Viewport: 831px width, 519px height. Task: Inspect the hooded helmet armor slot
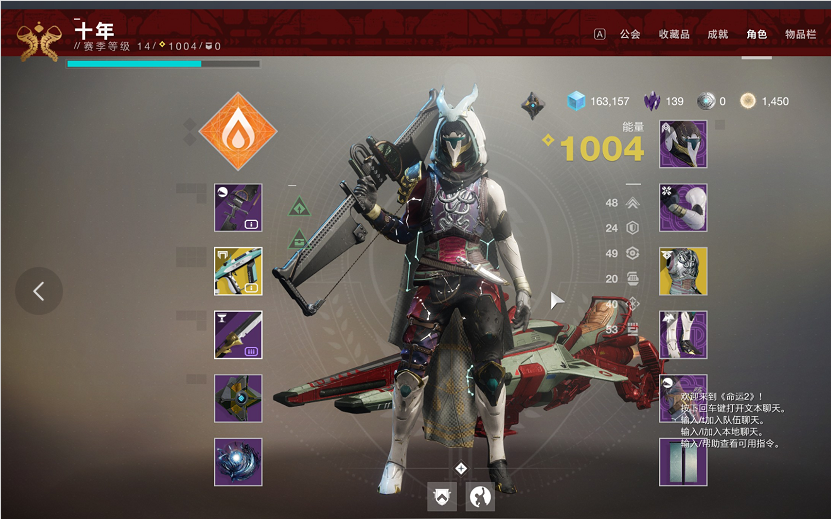coord(683,144)
